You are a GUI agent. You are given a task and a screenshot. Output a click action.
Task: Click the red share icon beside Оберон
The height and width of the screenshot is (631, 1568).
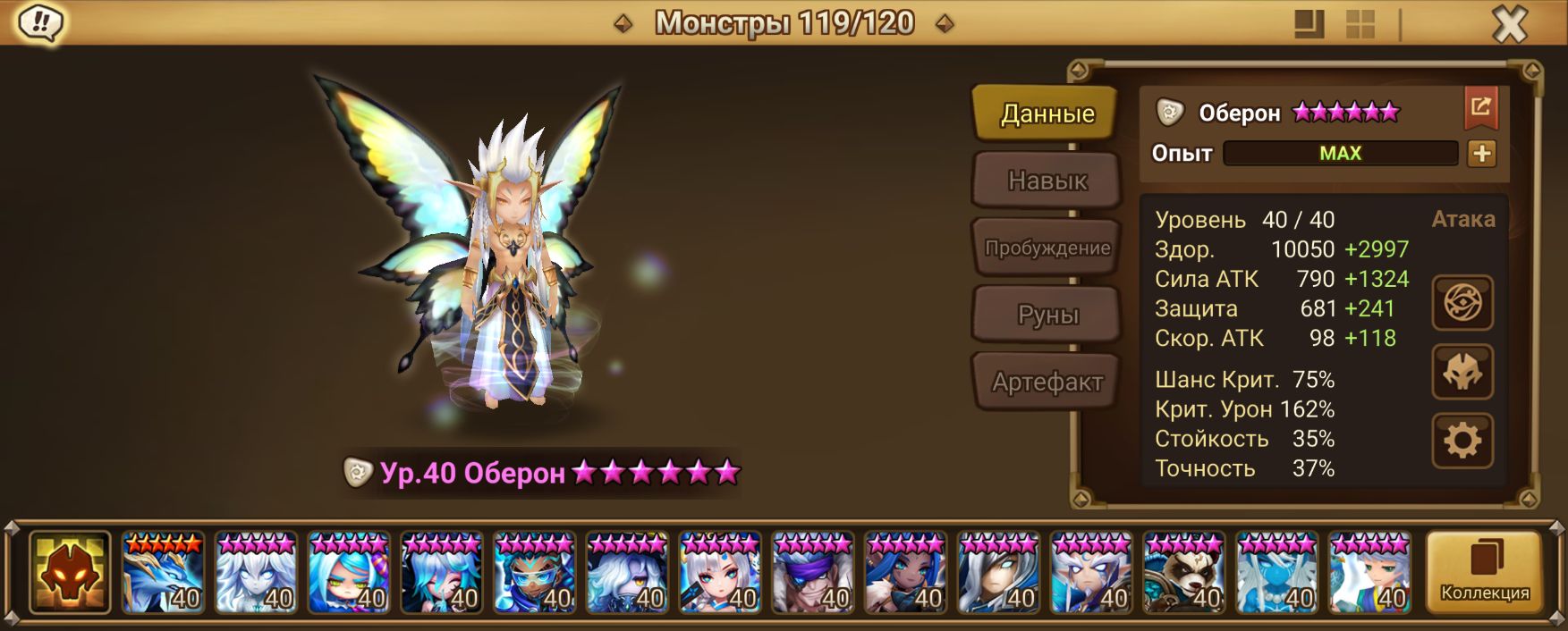click(1480, 108)
